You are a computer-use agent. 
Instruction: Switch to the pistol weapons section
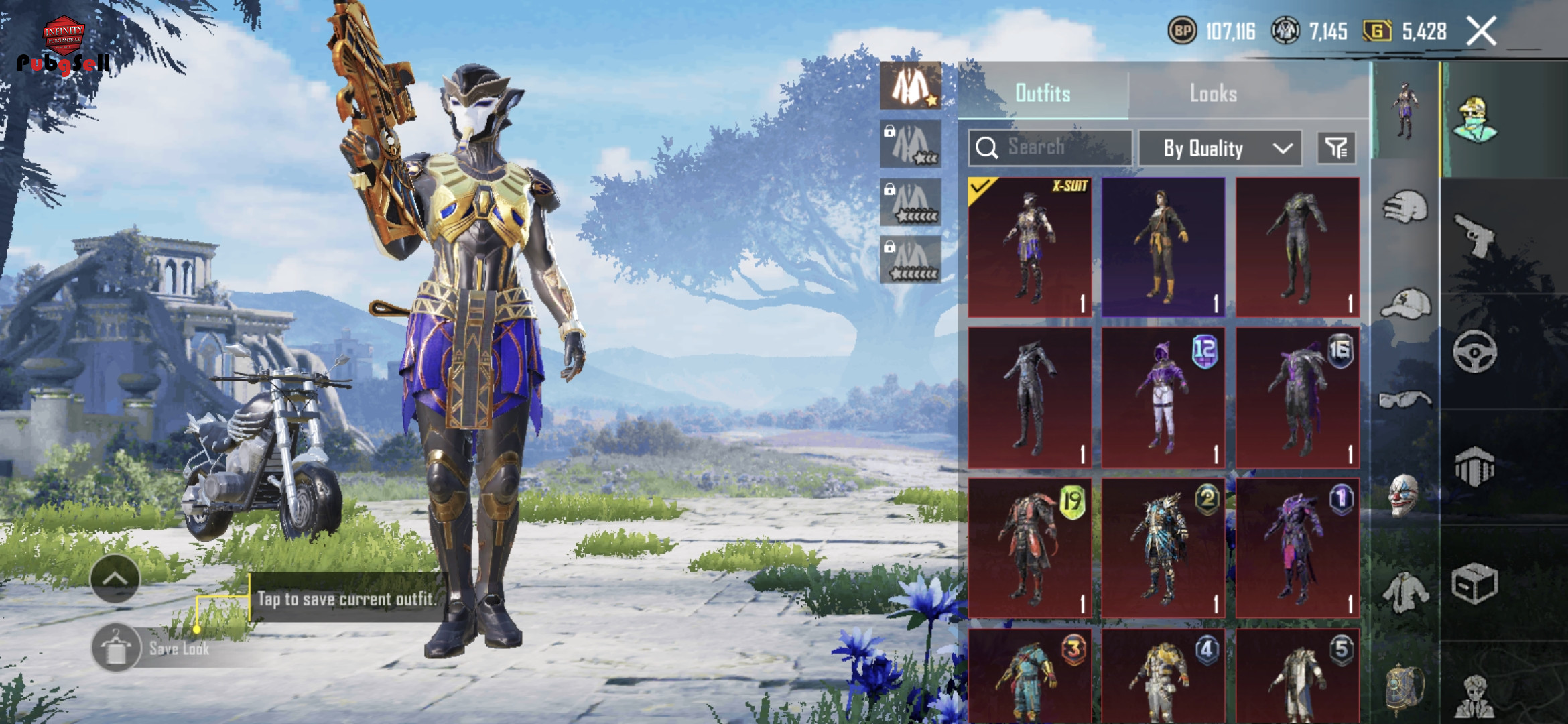[x=1474, y=235]
